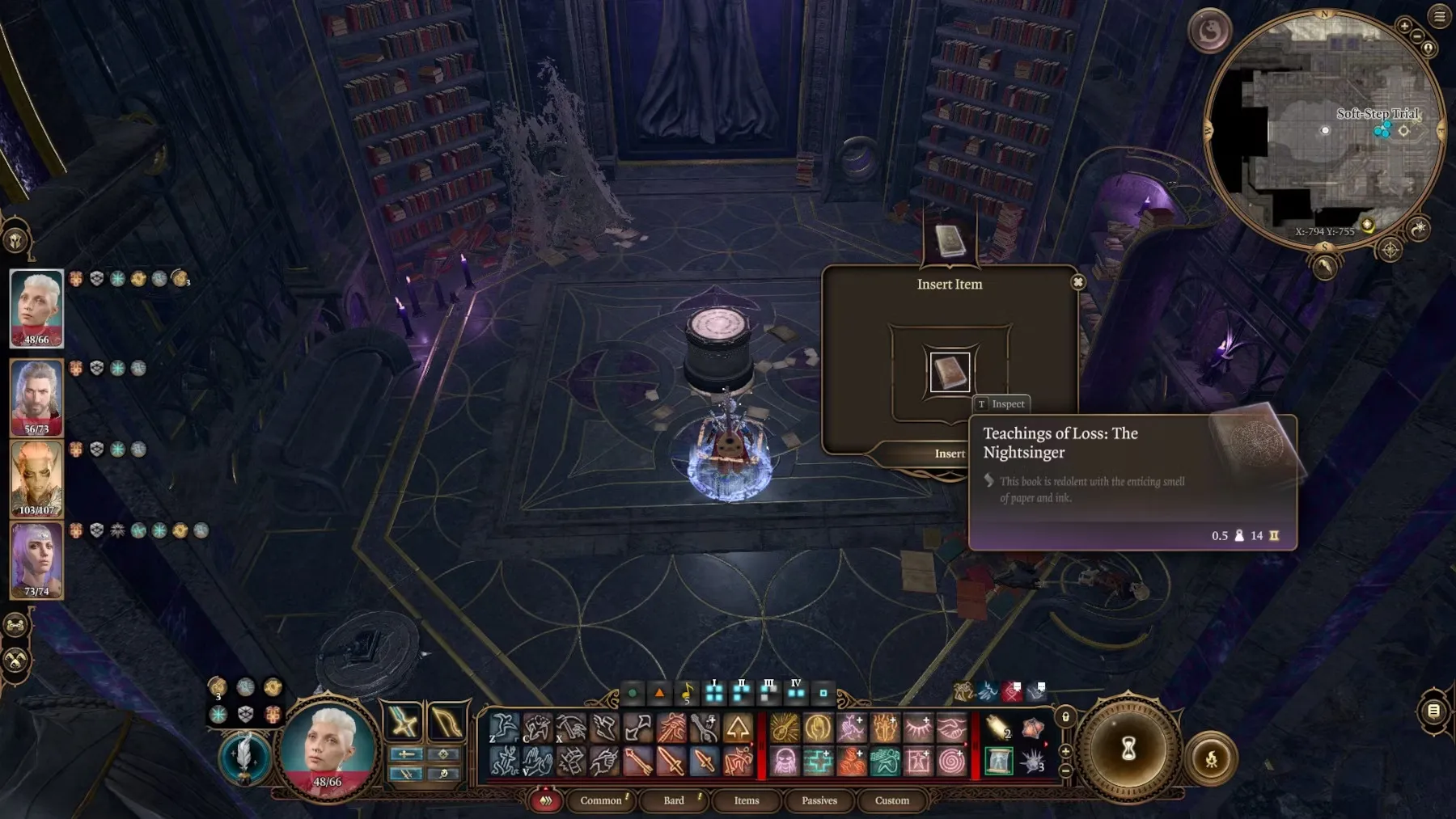The width and height of the screenshot is (1456, 819).
Task: Select the white-bearded companion portrait
Action: 36,396
